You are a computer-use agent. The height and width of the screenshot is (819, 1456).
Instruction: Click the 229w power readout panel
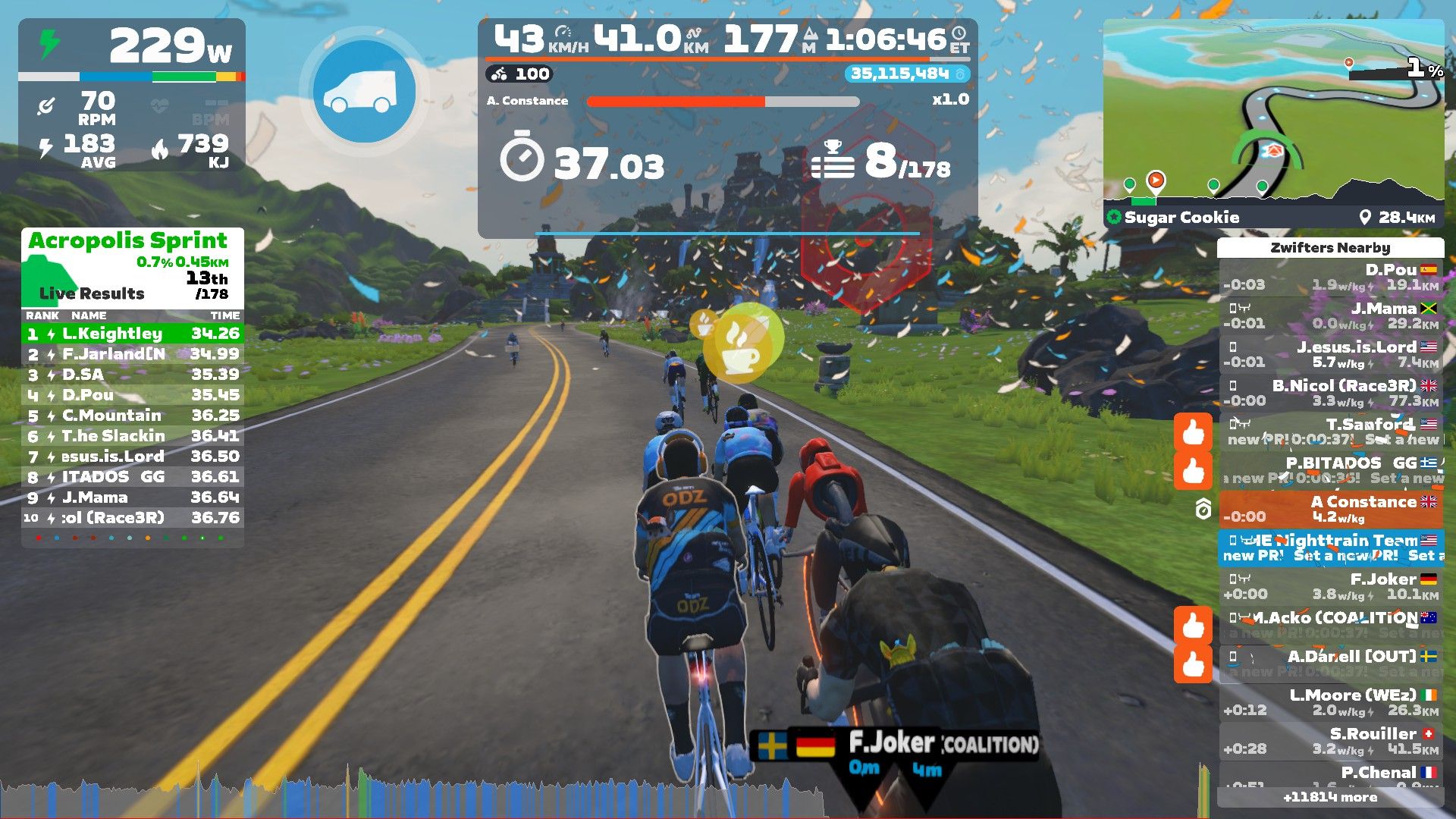(x=132, y=47)
